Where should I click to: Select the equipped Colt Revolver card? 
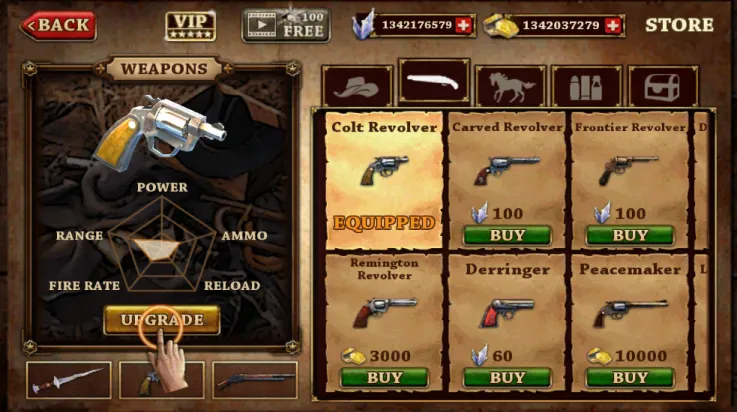384,178
